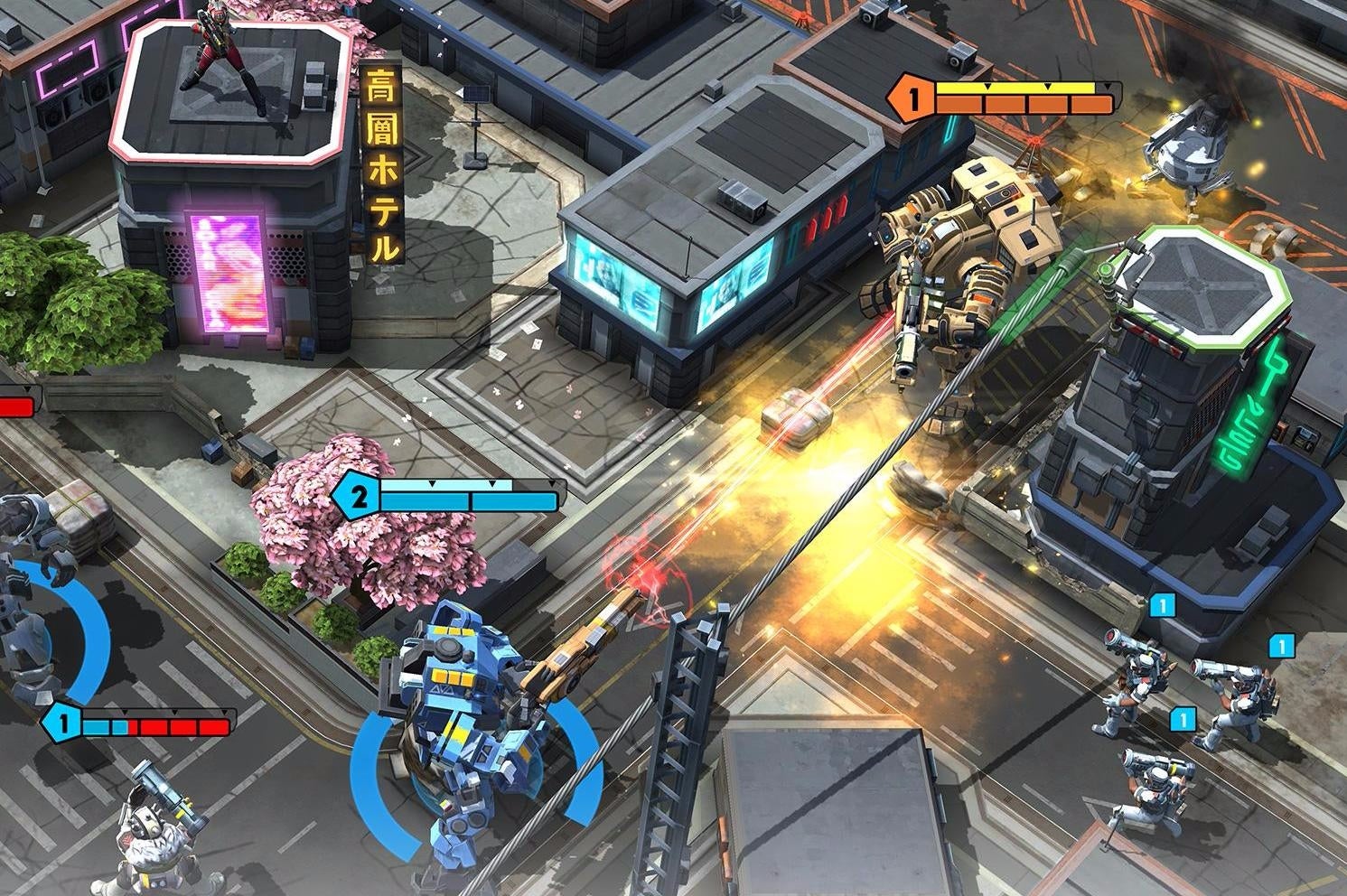1347x896 pixels.
Task: Click the 1 badge beside the middle rocket trooper
Action: [x=1284, y=646]
